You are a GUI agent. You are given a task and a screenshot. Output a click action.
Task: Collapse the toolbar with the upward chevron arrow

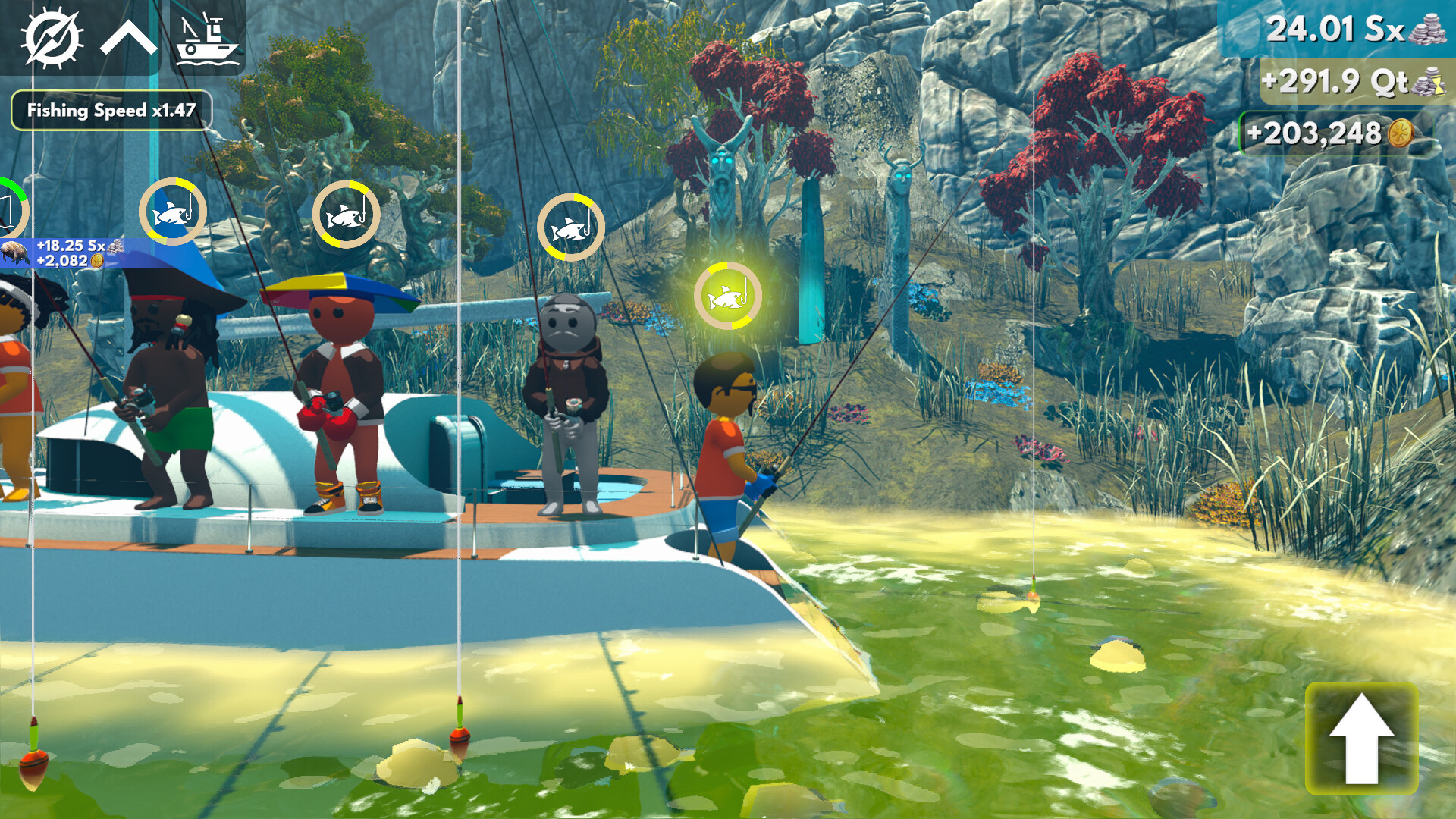pyautogui.click(x=129, y=36)
